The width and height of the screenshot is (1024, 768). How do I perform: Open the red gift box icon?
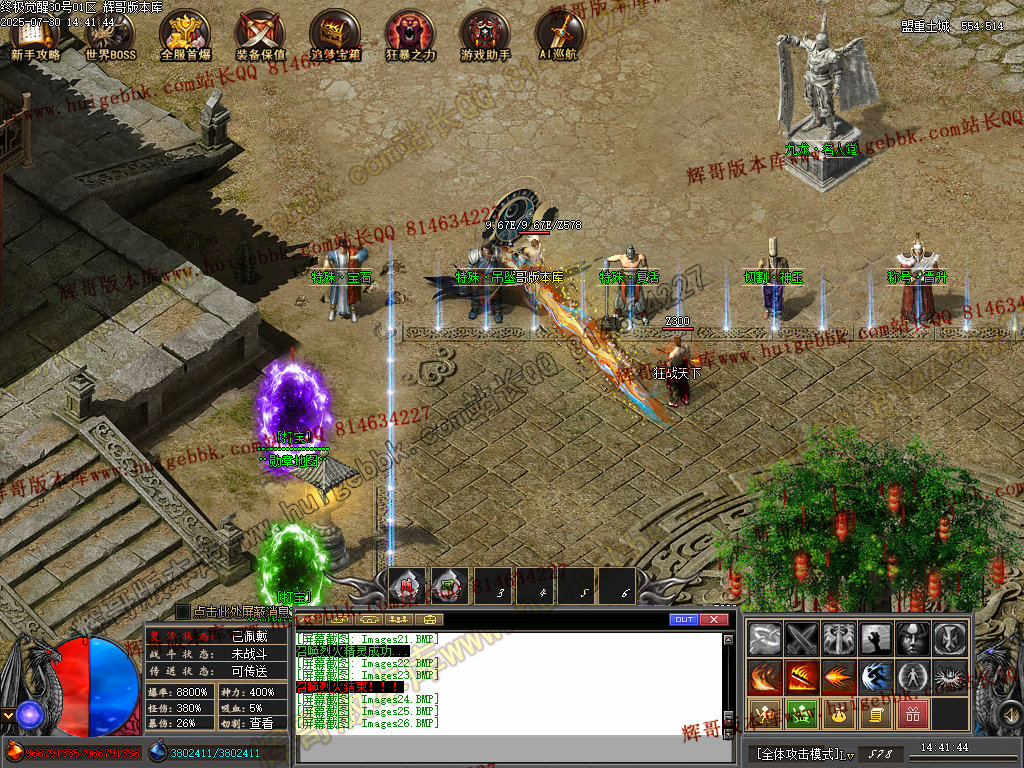pos(912,714)
